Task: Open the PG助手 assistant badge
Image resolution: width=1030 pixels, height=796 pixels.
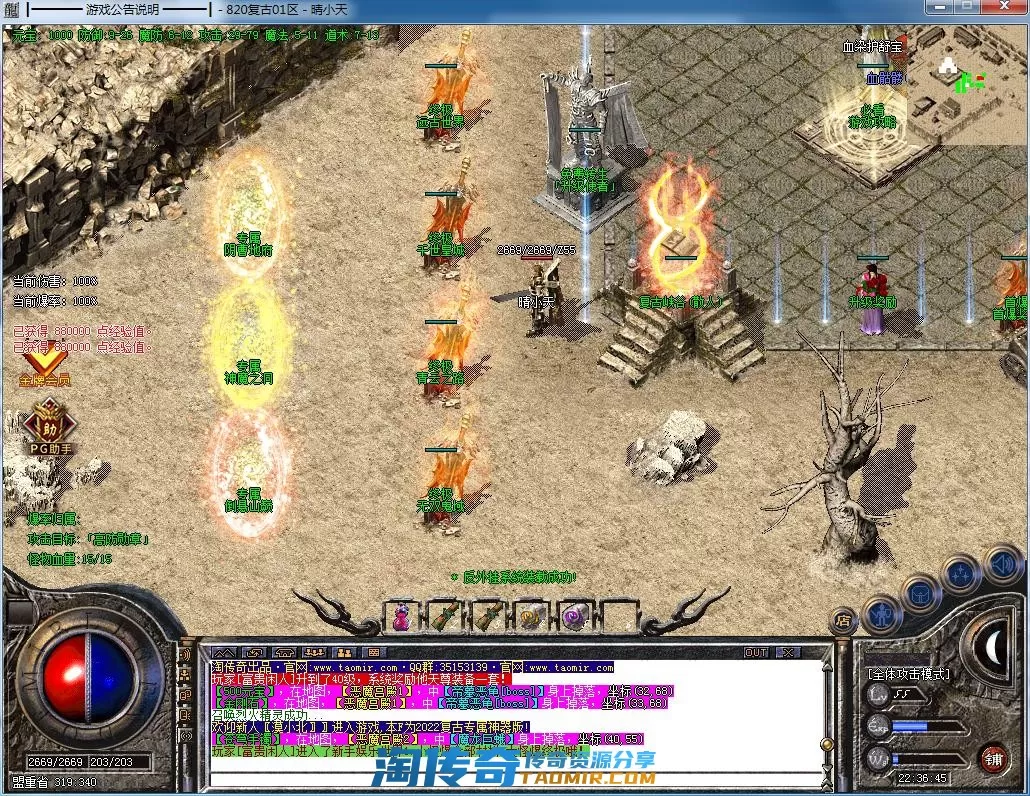Action: click(48, 425)
